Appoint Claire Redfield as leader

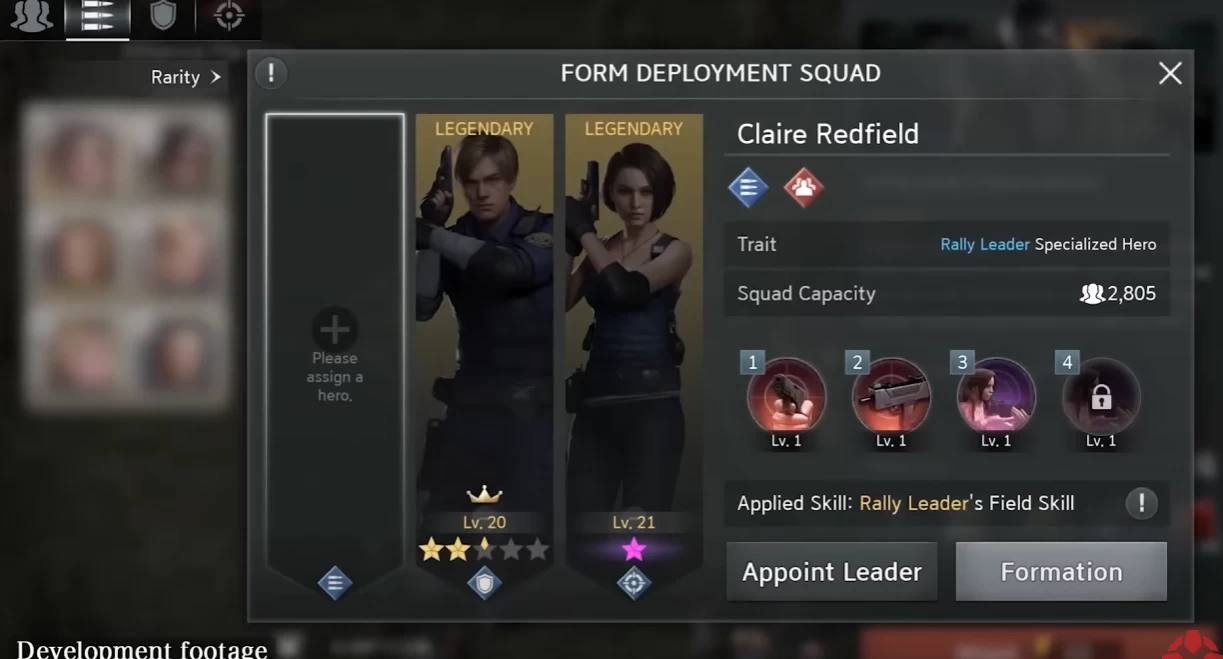831,572
